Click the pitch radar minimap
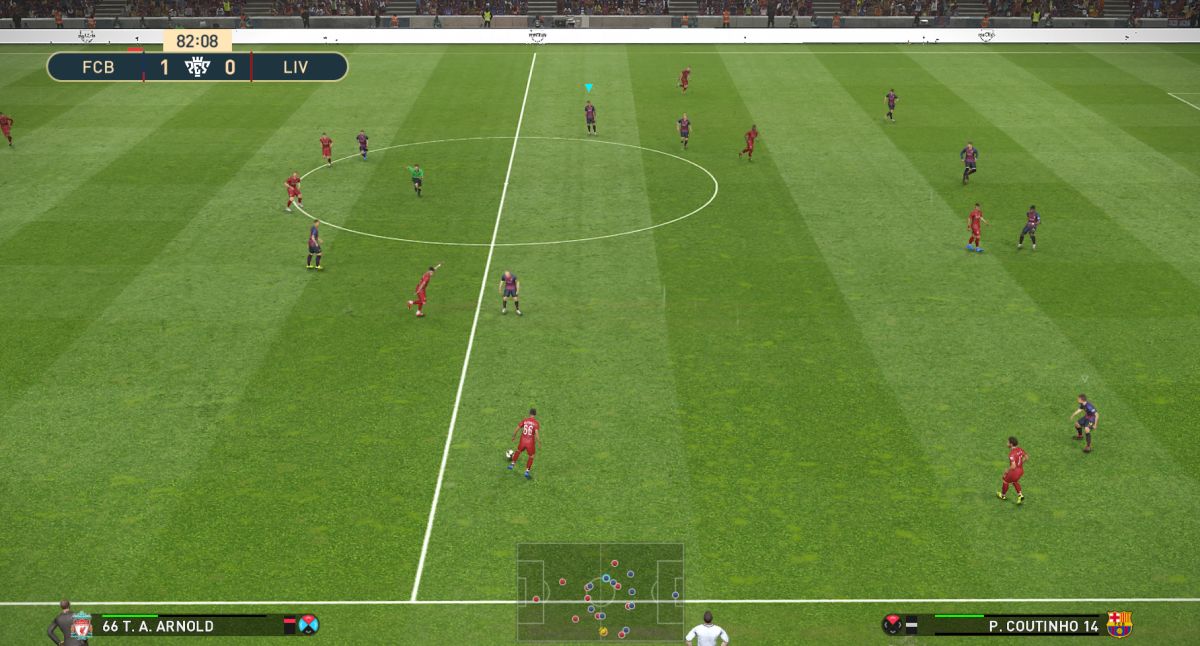Image resolution: width=1200 pixels, height=646 pixels. [600, 591]
